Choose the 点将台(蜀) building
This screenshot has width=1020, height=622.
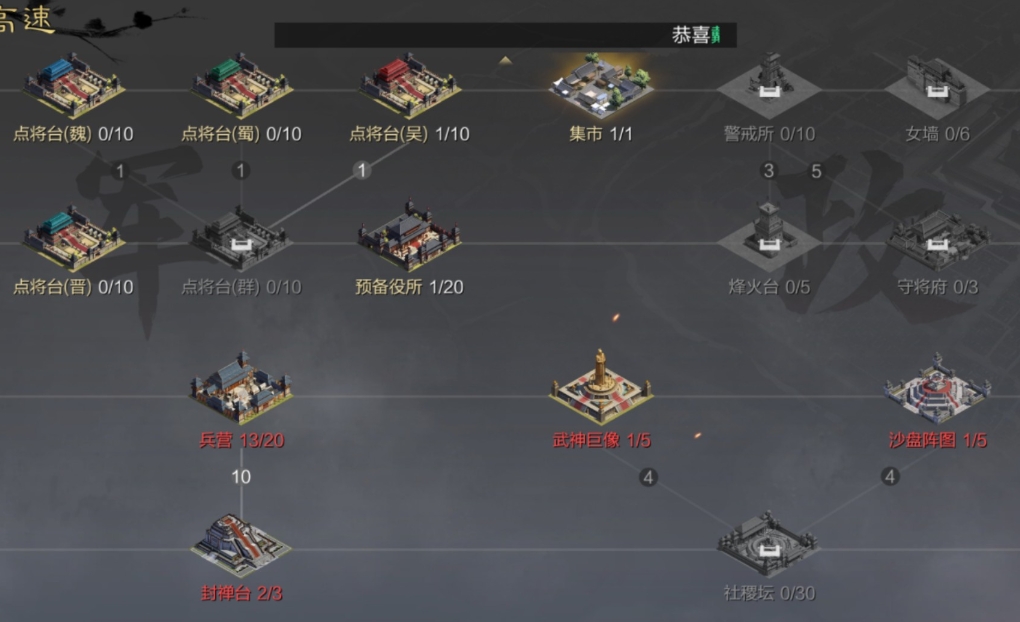tap(242, 87)
